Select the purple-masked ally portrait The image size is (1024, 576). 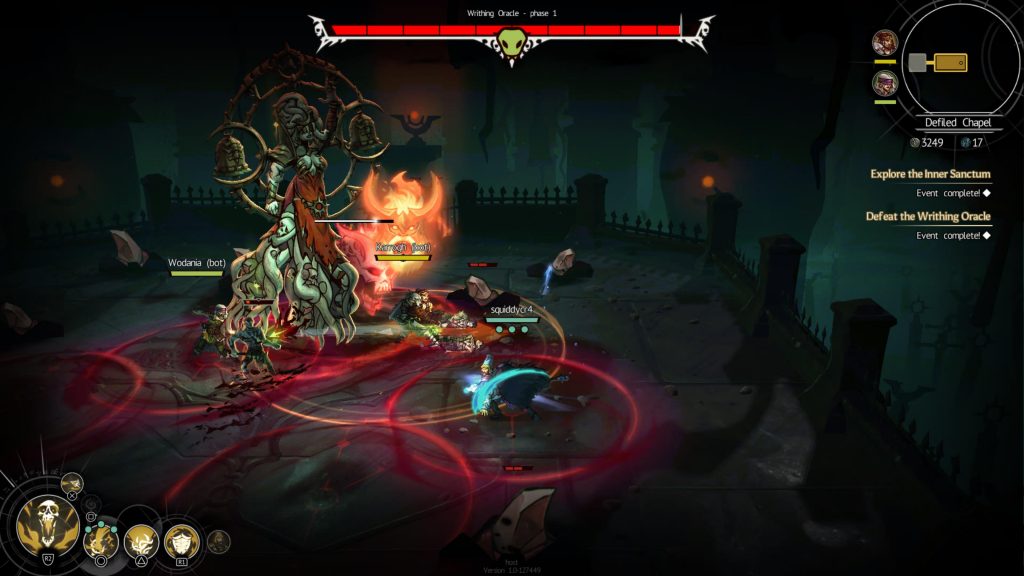885,83
